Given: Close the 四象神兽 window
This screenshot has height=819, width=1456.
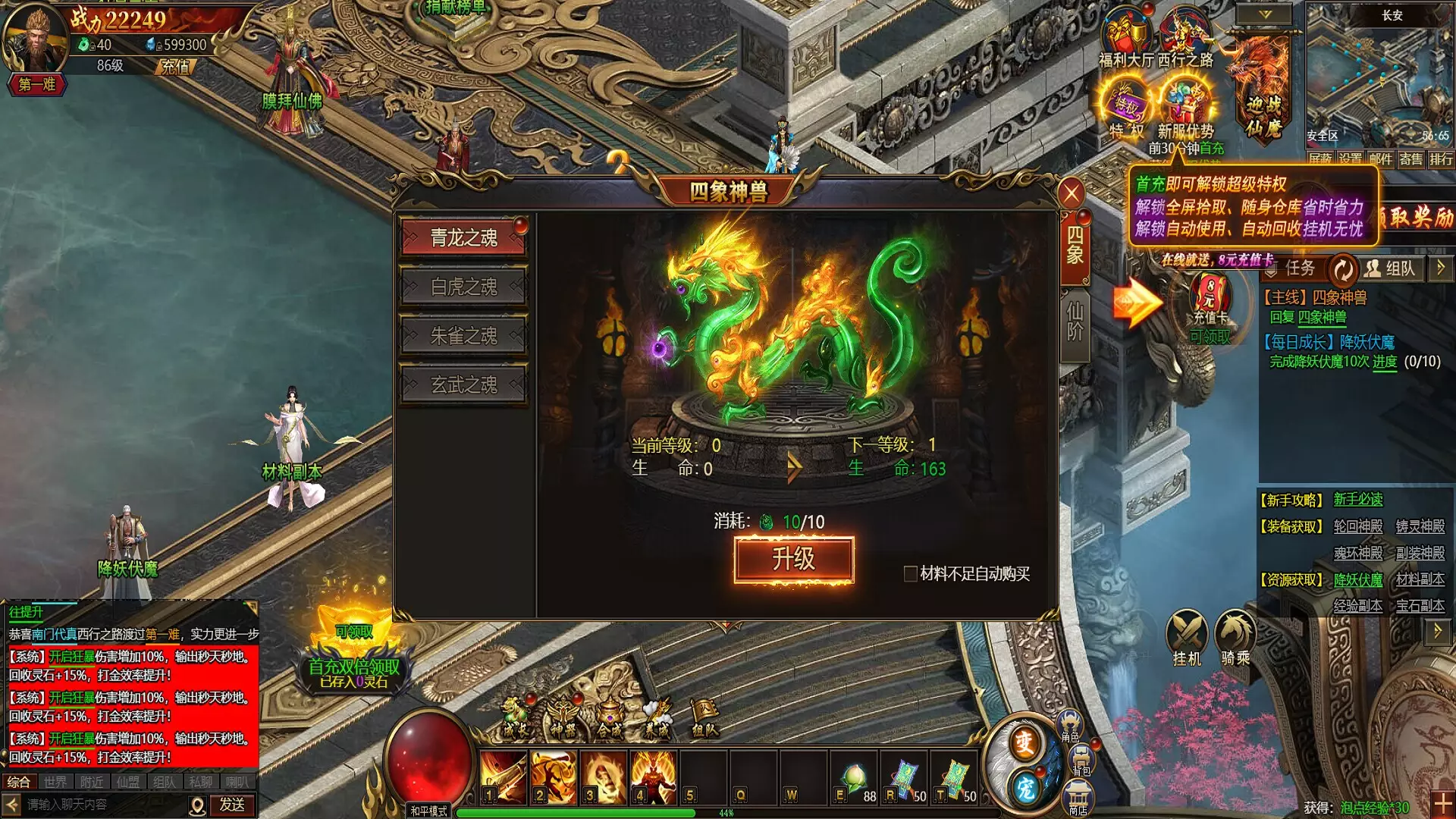Looking at the screenshot, I should click(x=1071, y=194).
